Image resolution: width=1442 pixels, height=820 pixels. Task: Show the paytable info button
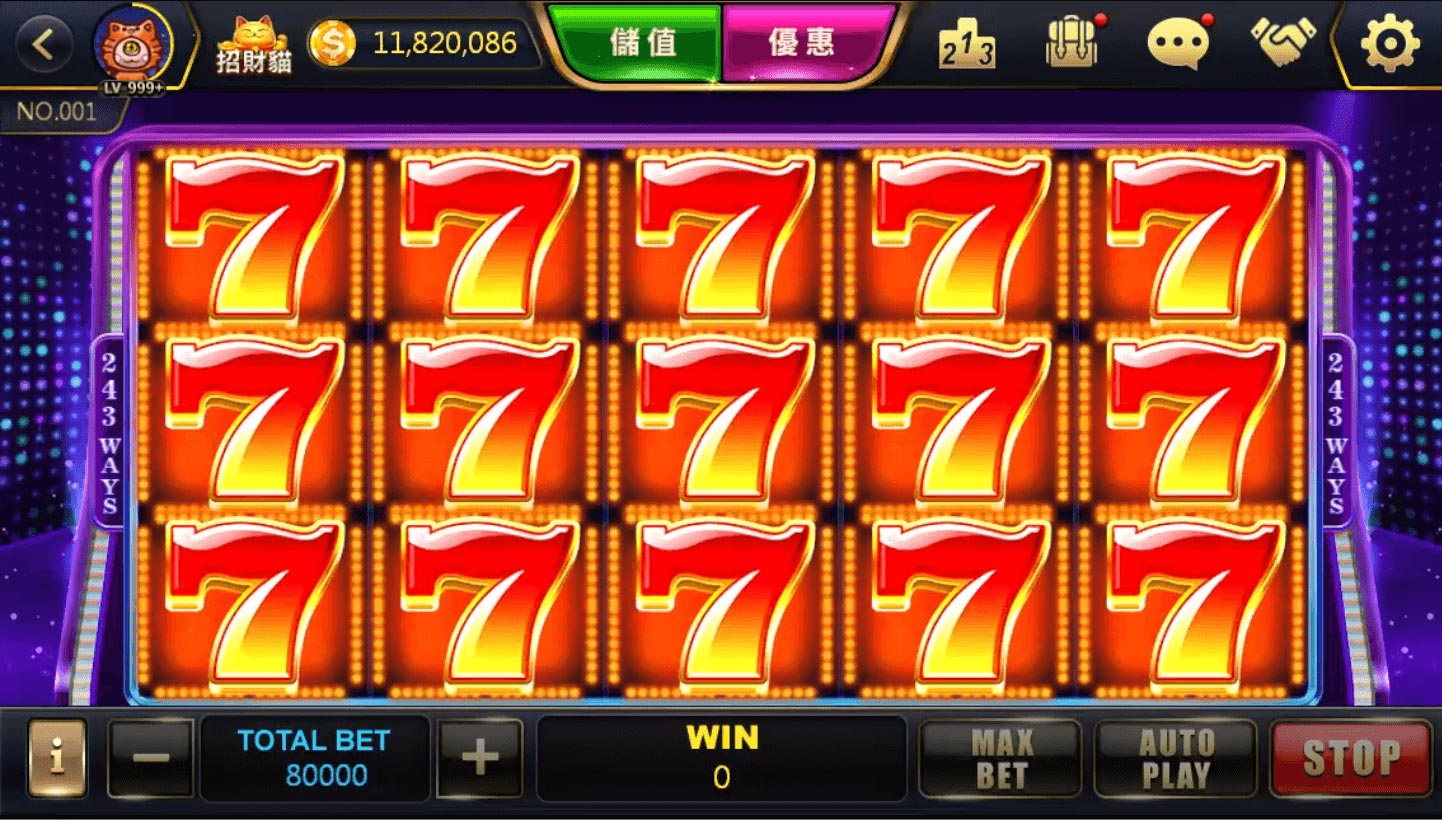(57, 758)
